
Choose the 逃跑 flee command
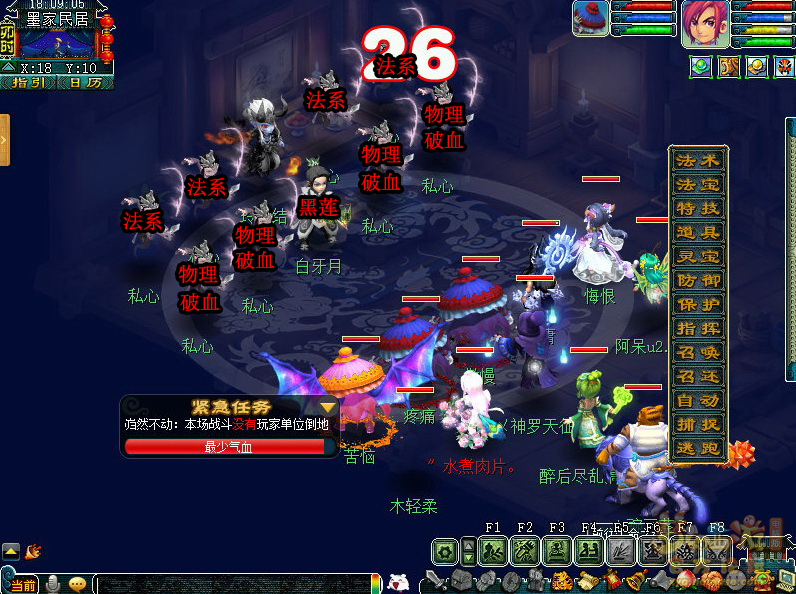click(x=698, y=448)
